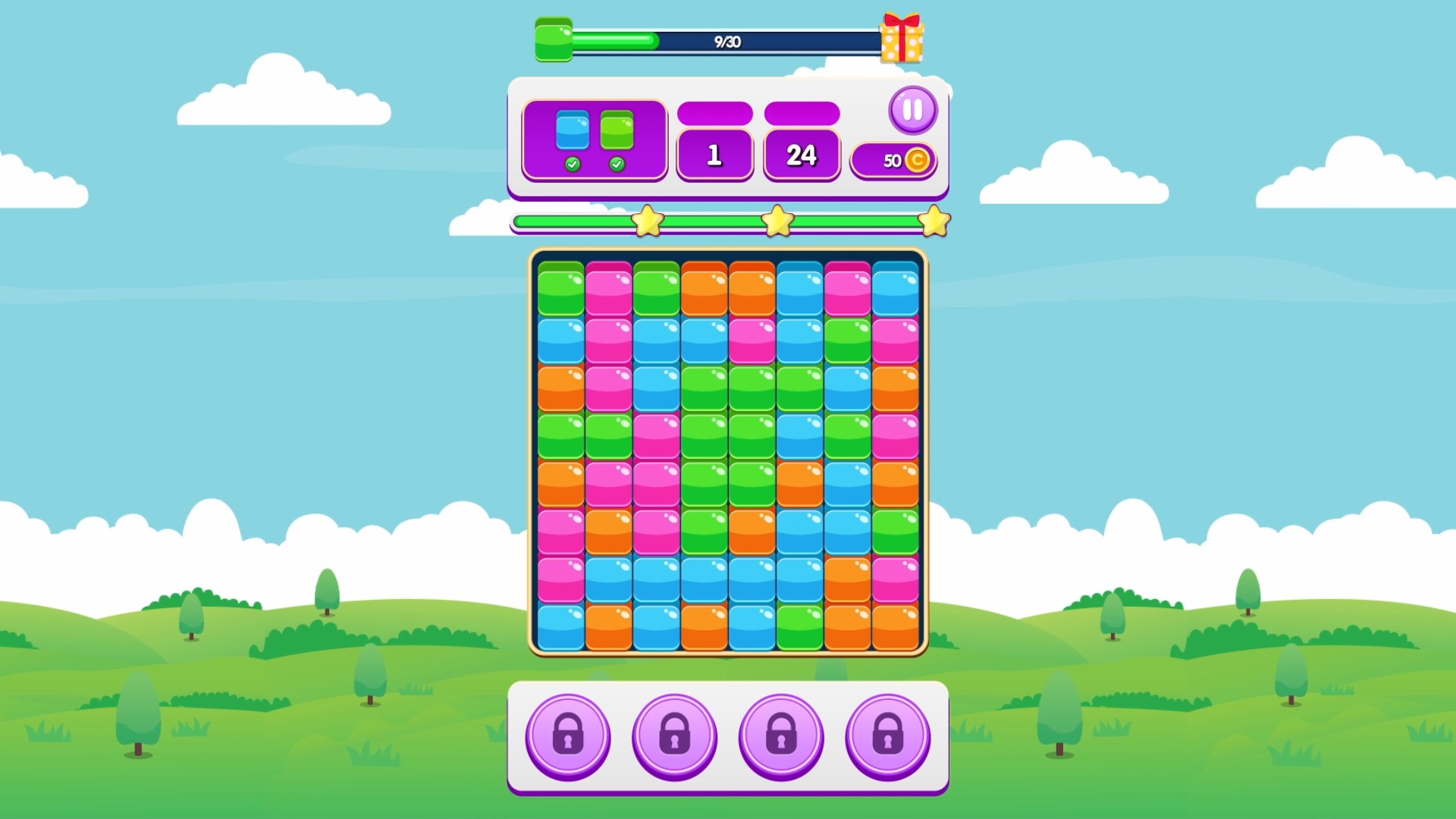
Task: Tap the last star on the star bar
Action: (x=935, y=220)
